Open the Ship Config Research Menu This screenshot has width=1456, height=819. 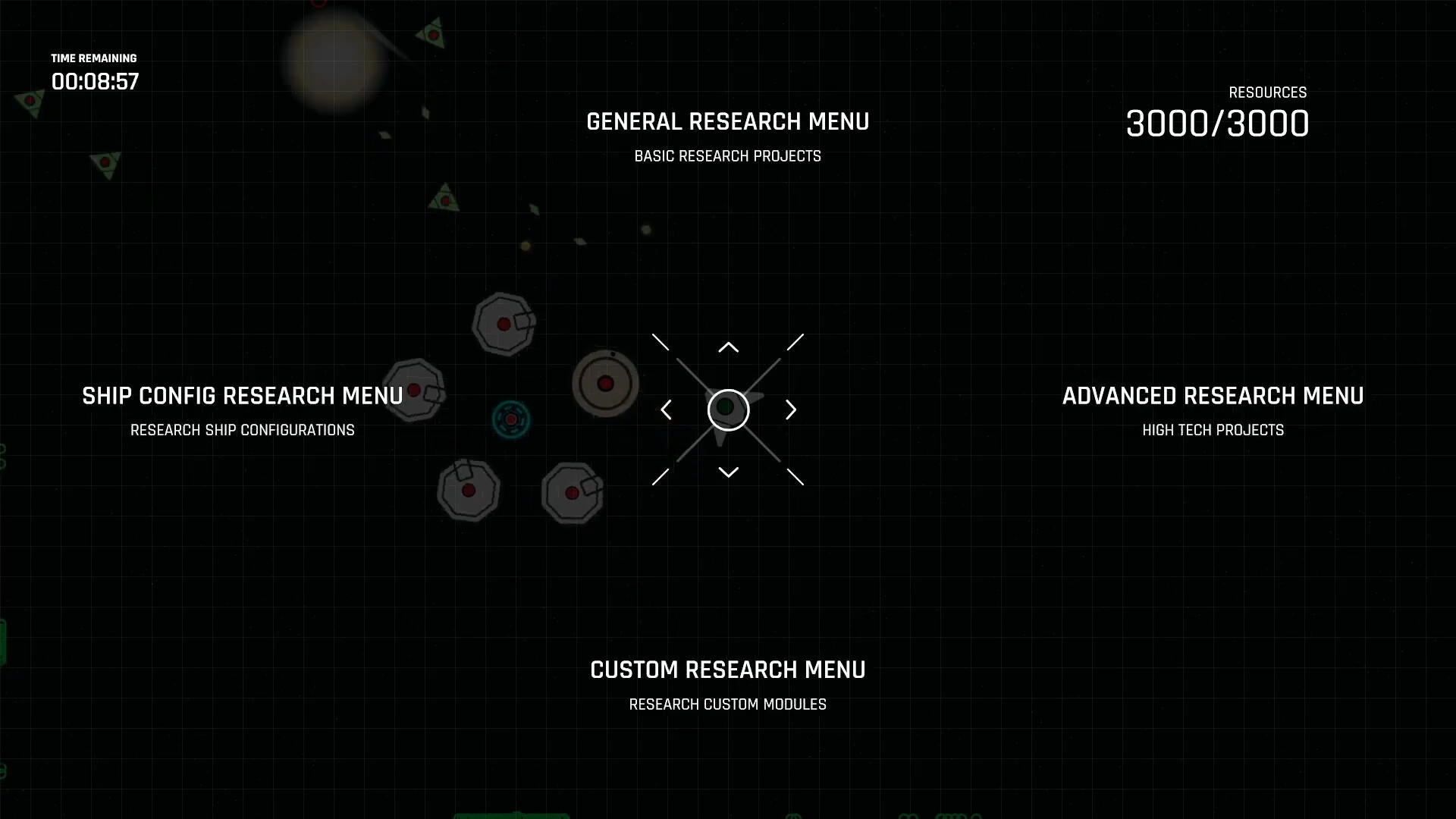[x=243, y=395]
